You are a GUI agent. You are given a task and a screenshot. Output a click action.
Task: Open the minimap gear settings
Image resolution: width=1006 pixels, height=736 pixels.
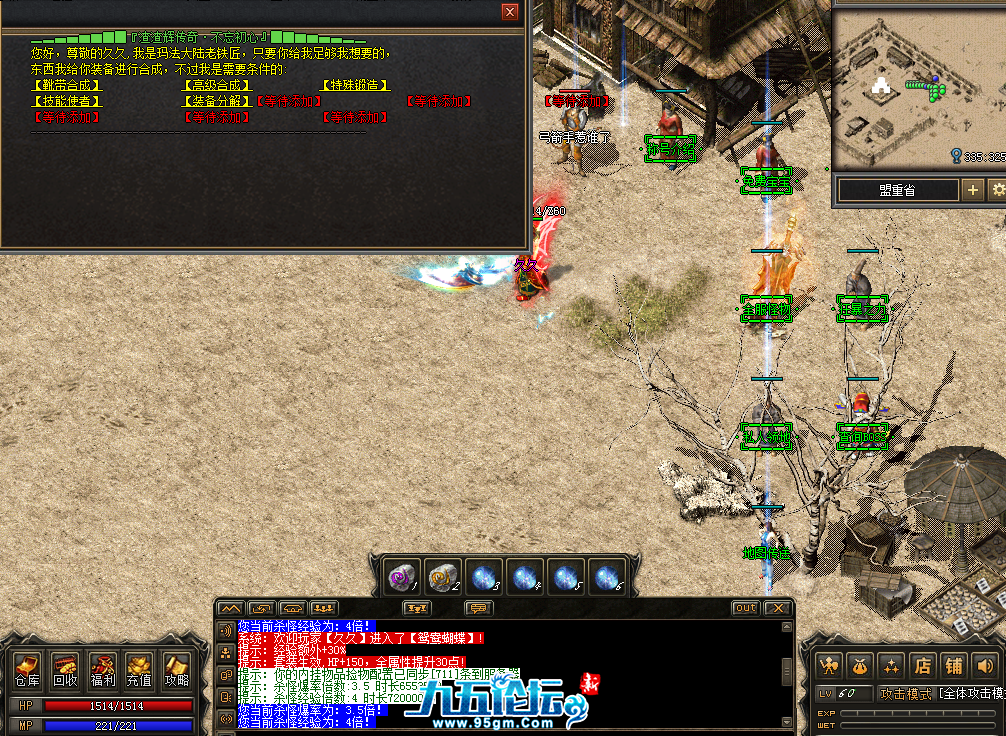[x=996, y=190]
